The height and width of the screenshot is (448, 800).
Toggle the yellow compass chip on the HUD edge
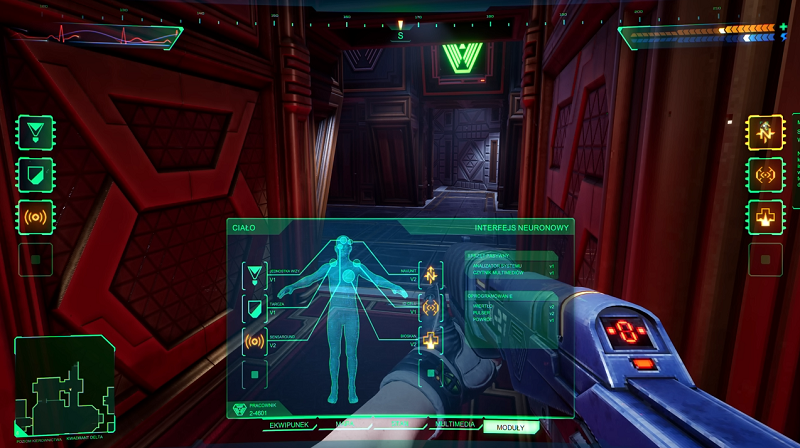[x=764, y=132]
